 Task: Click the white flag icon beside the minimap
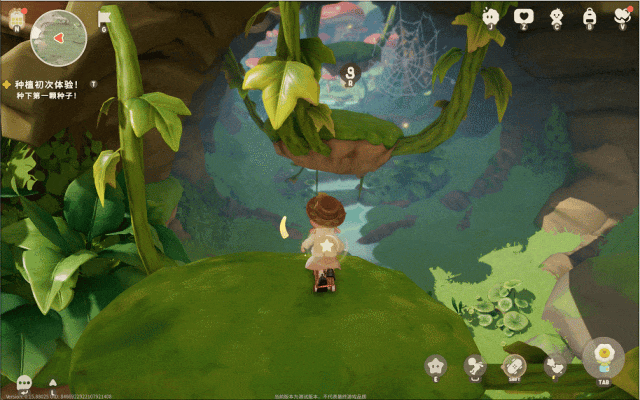point(105,17)
